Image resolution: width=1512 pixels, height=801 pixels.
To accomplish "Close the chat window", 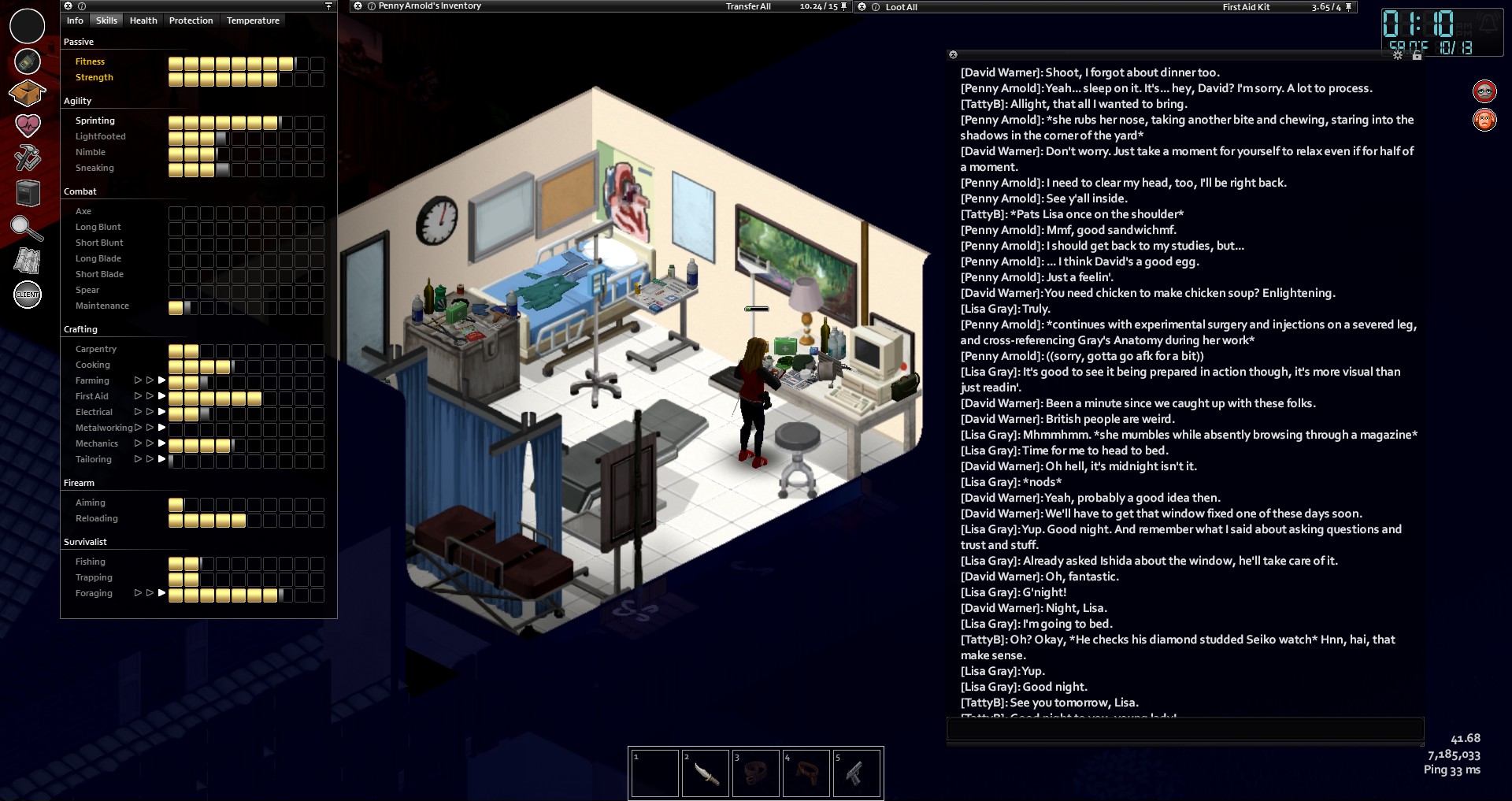I will [x=953, y=55].
